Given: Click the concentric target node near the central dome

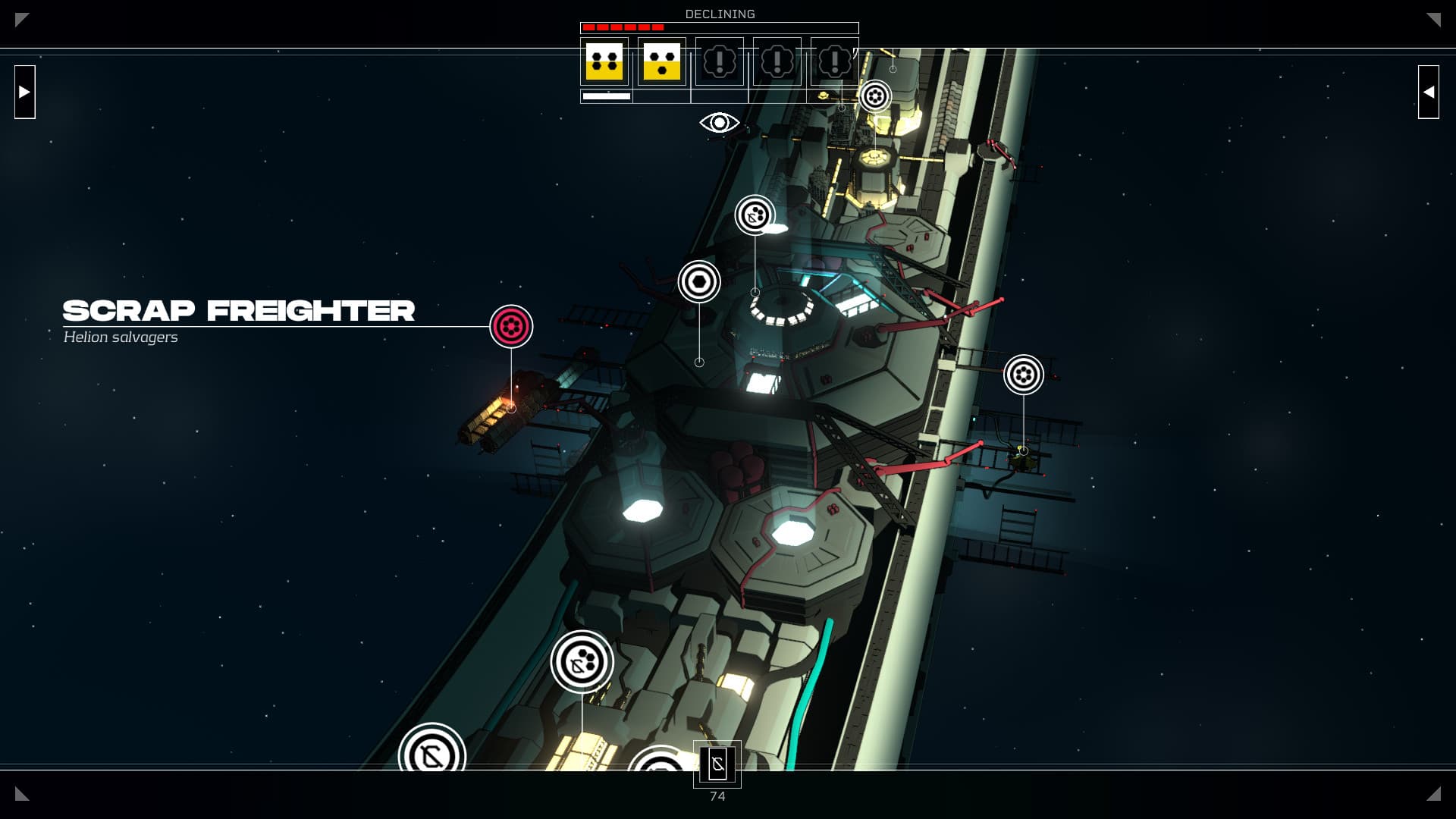Looking at the screenshot, I should [698, 281].
